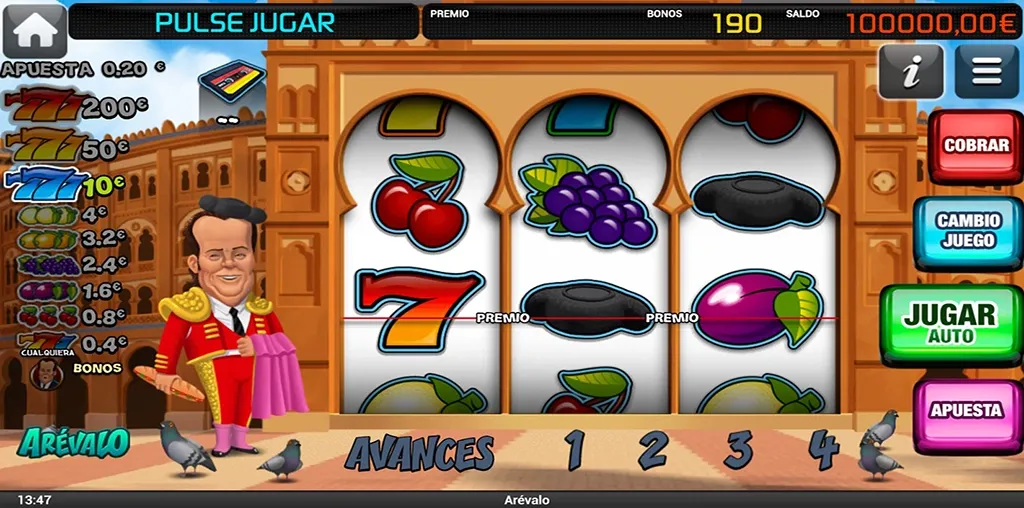This screenshot has width=1024, height=508.
Task: Collect winnings with the Cobrar button
Action: (x=976, y=146)
